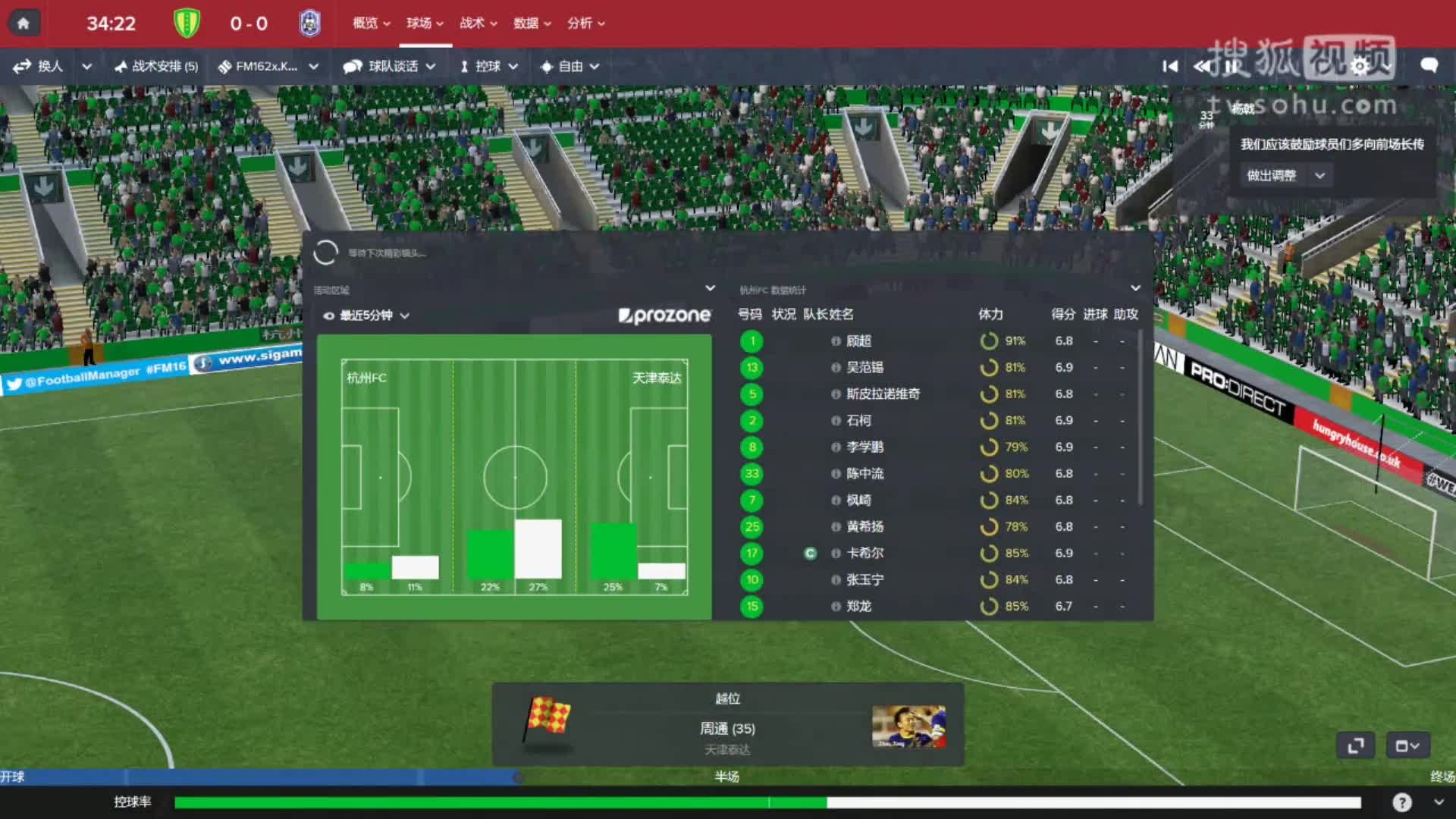Open the help question mark icon
The image size is (1456, 819).
1401,802
